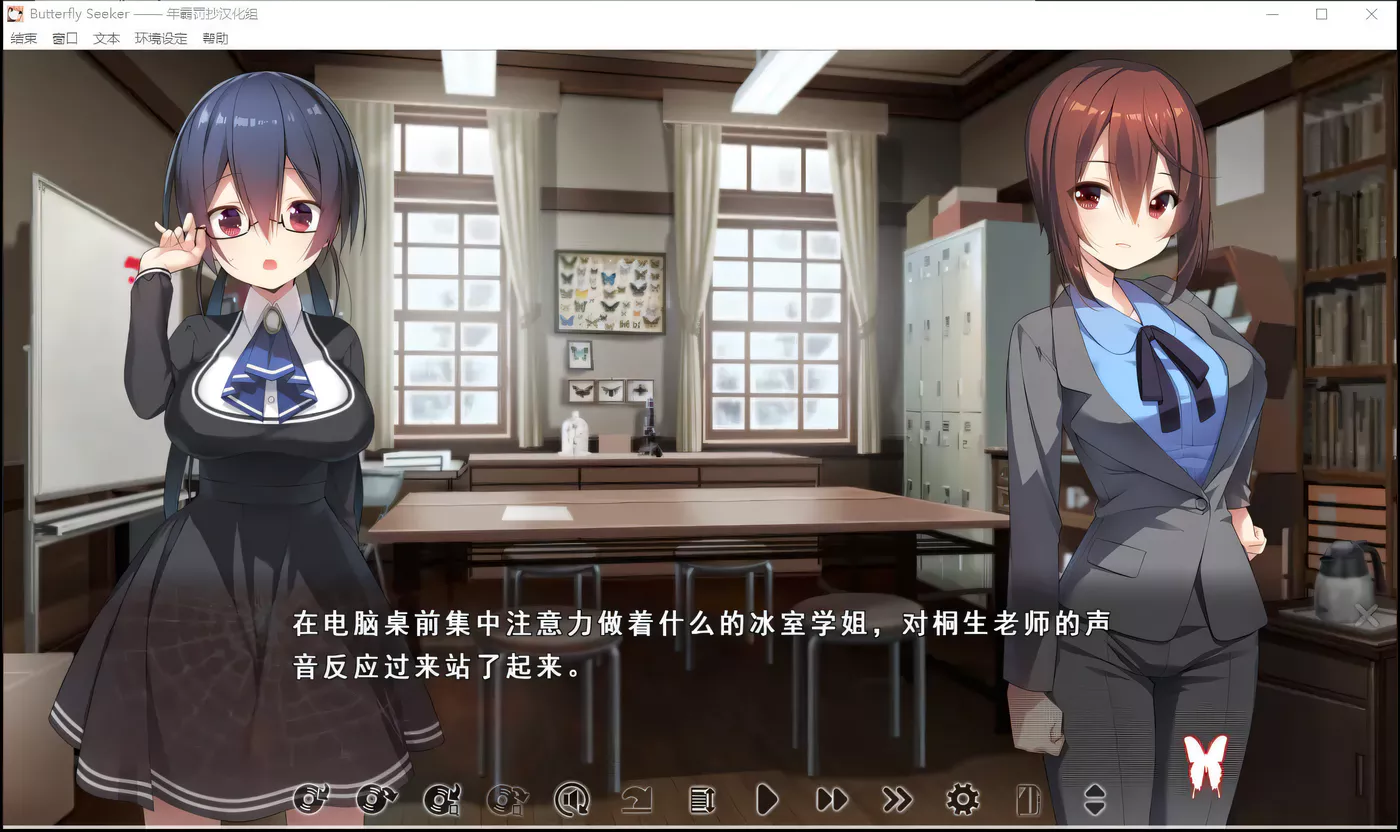The width and height of the screenshot is (1400, 832).
Task: Open the text backlog icon
Action: 701,801
